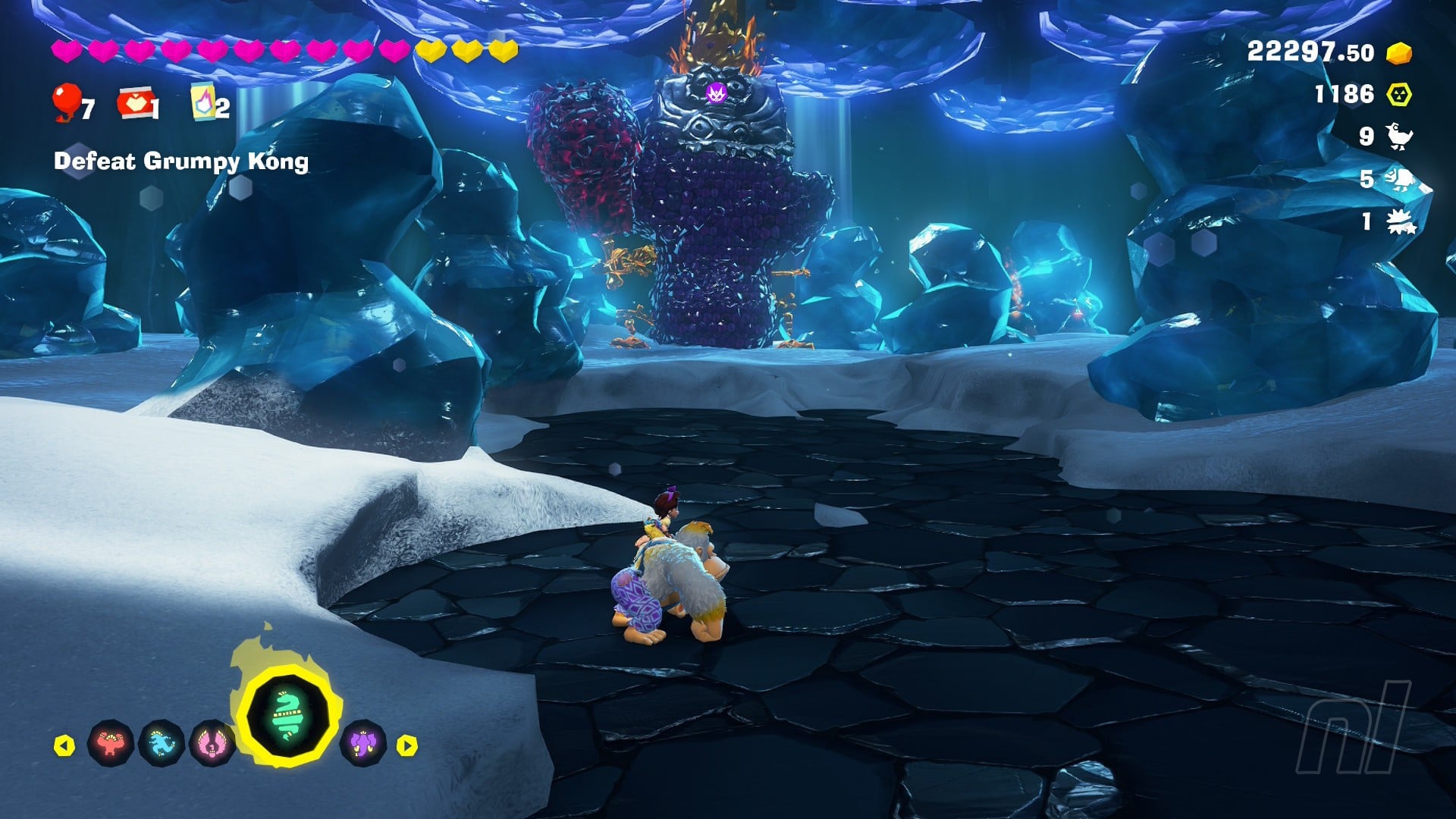Click the yellow hexagon Banandium chip icon

click(x=1399, y=95)
